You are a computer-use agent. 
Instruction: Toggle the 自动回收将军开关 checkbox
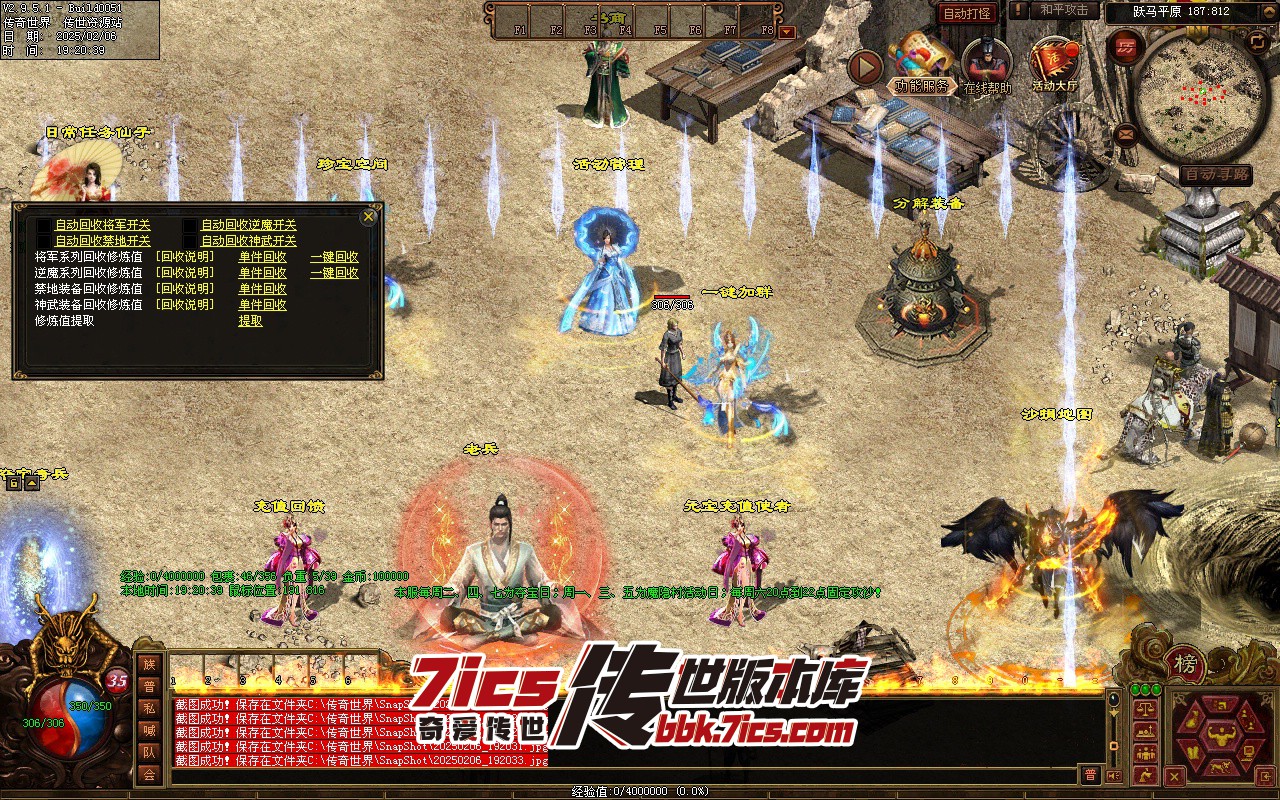pos(43,226)
